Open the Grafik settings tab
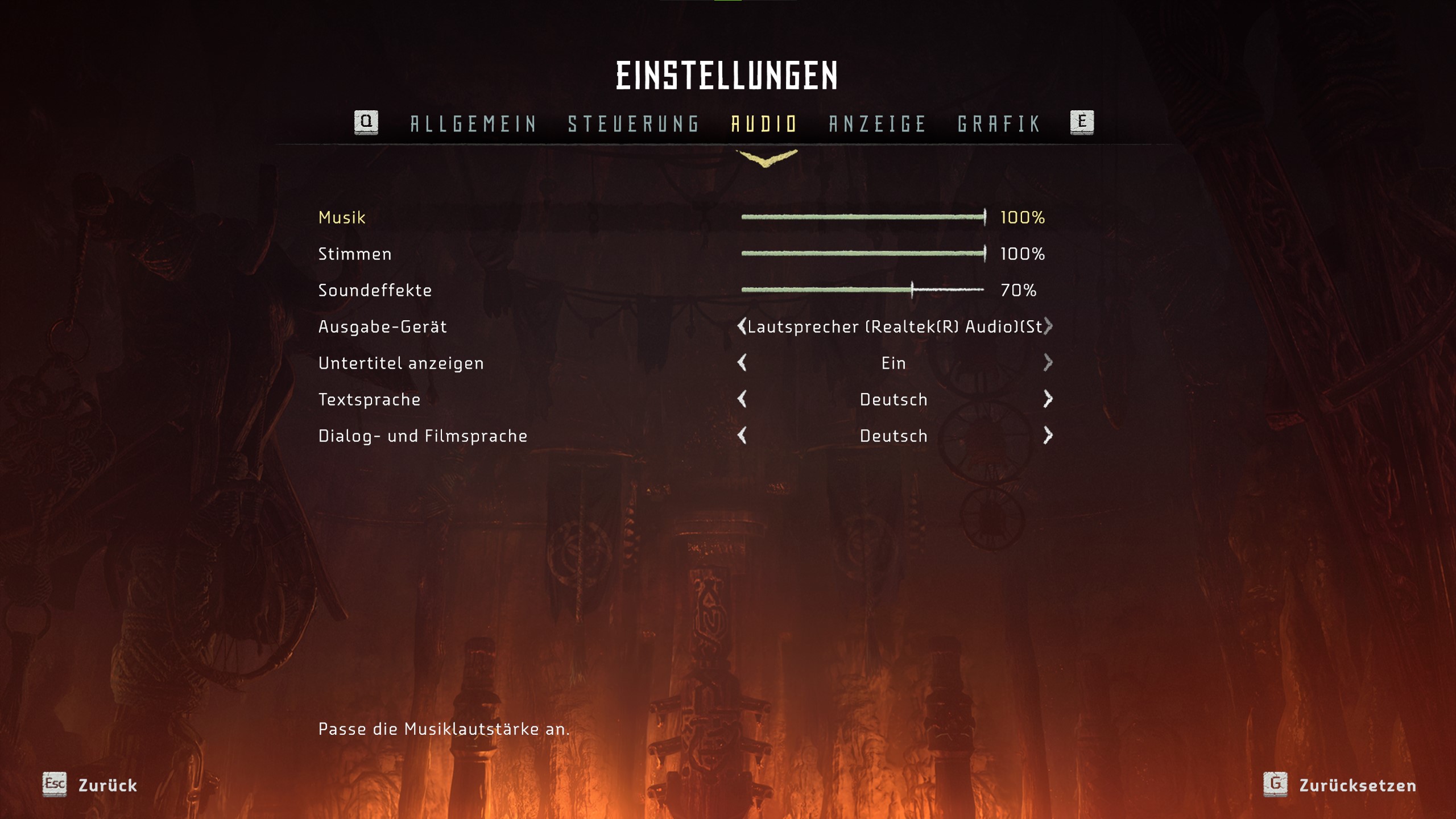This screenshot has width=1456, height=819. click(x=999, y=123)
